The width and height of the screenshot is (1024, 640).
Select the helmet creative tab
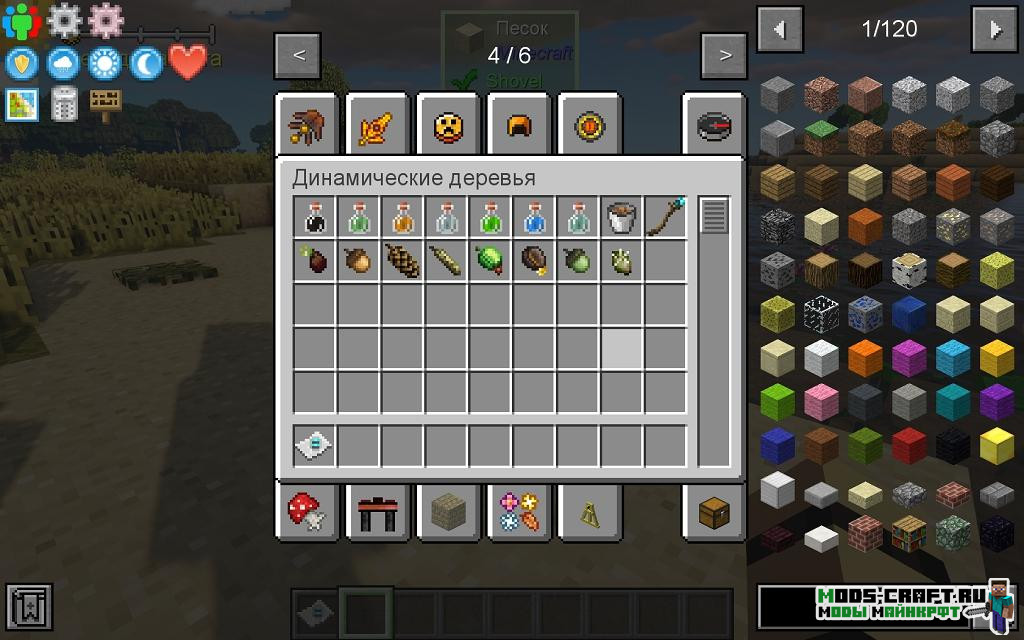(x=518, y=126)
